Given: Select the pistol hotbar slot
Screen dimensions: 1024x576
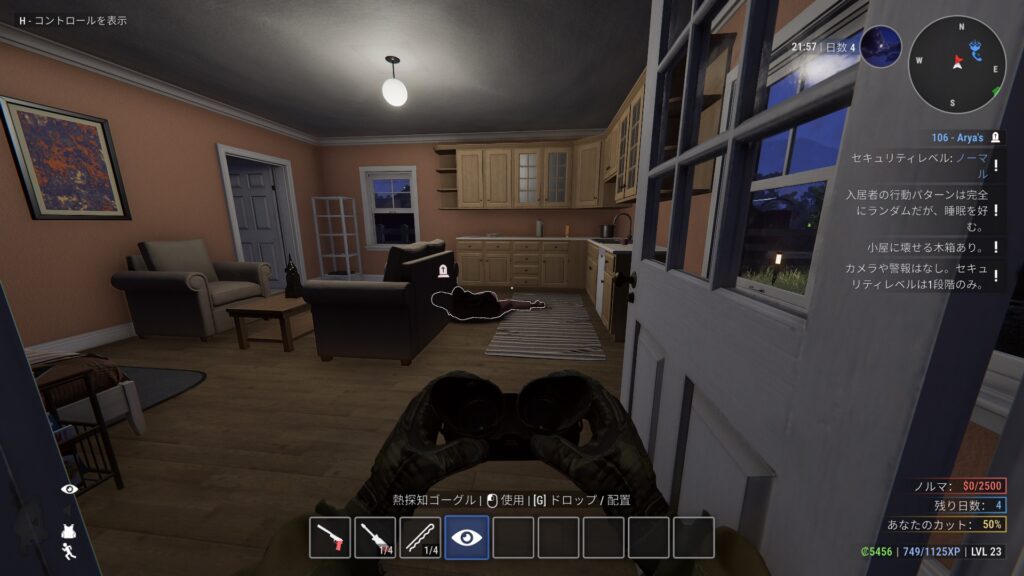Looking at the screenshot, I should (330, 537).
